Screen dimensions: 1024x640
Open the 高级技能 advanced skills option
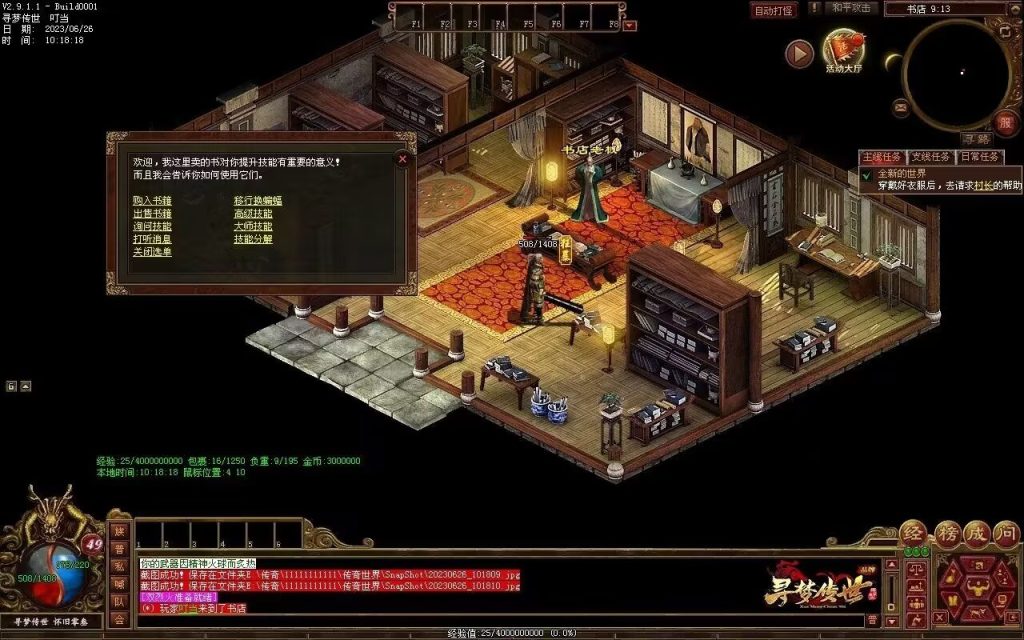(253, 213)
